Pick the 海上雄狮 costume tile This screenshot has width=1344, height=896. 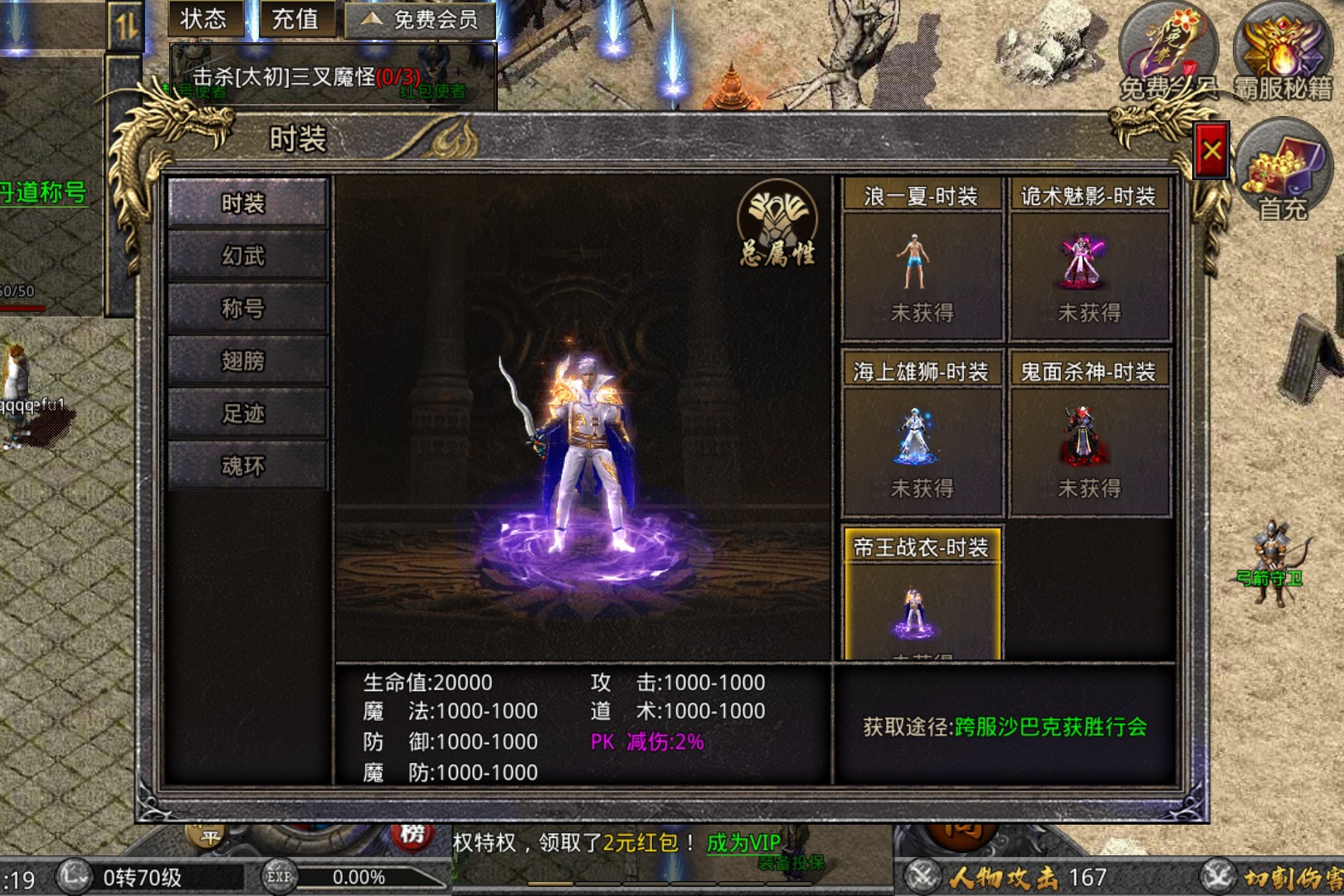click(x=922, y=440)
